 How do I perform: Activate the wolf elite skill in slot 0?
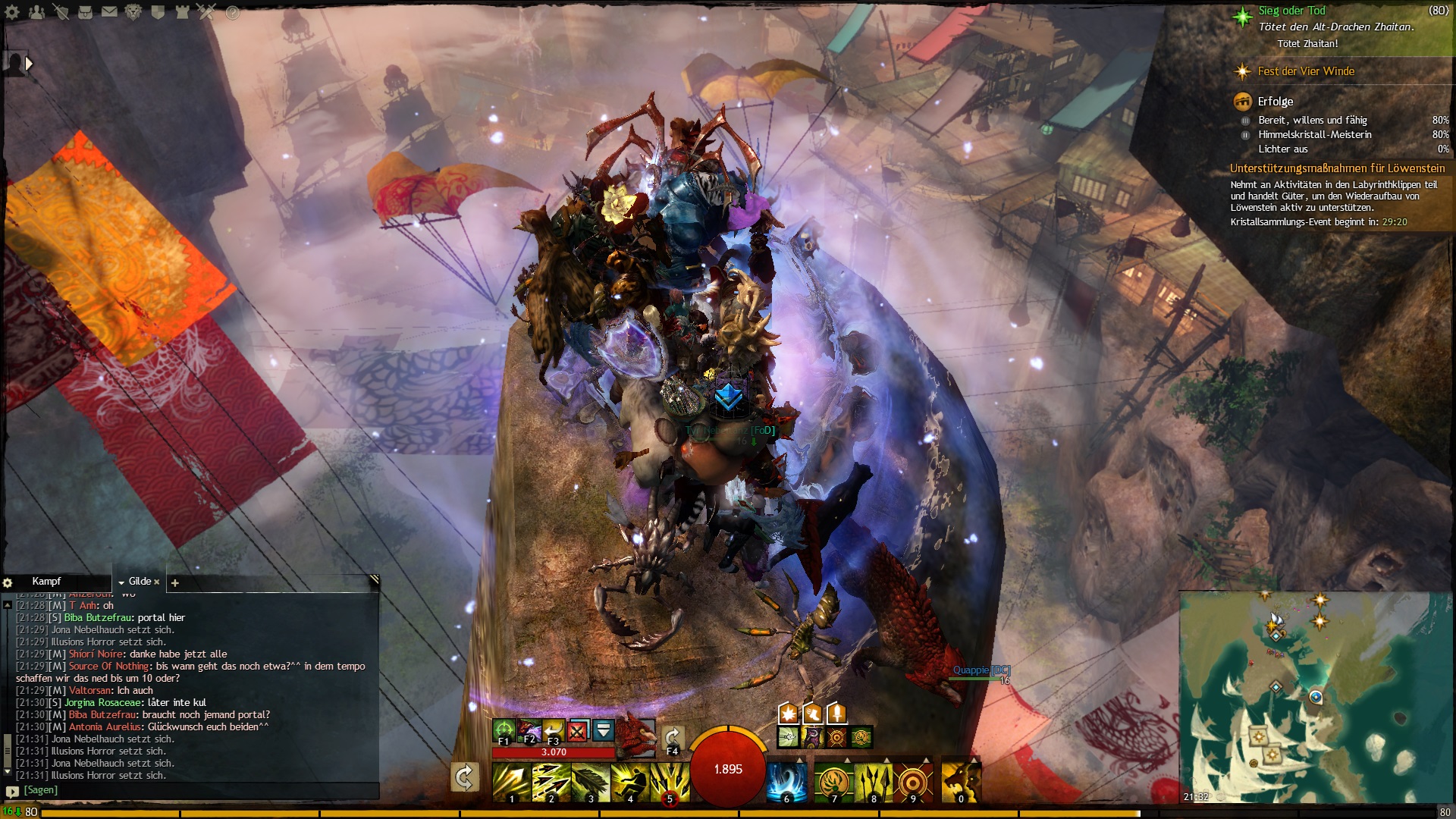[x=960, y=783]
